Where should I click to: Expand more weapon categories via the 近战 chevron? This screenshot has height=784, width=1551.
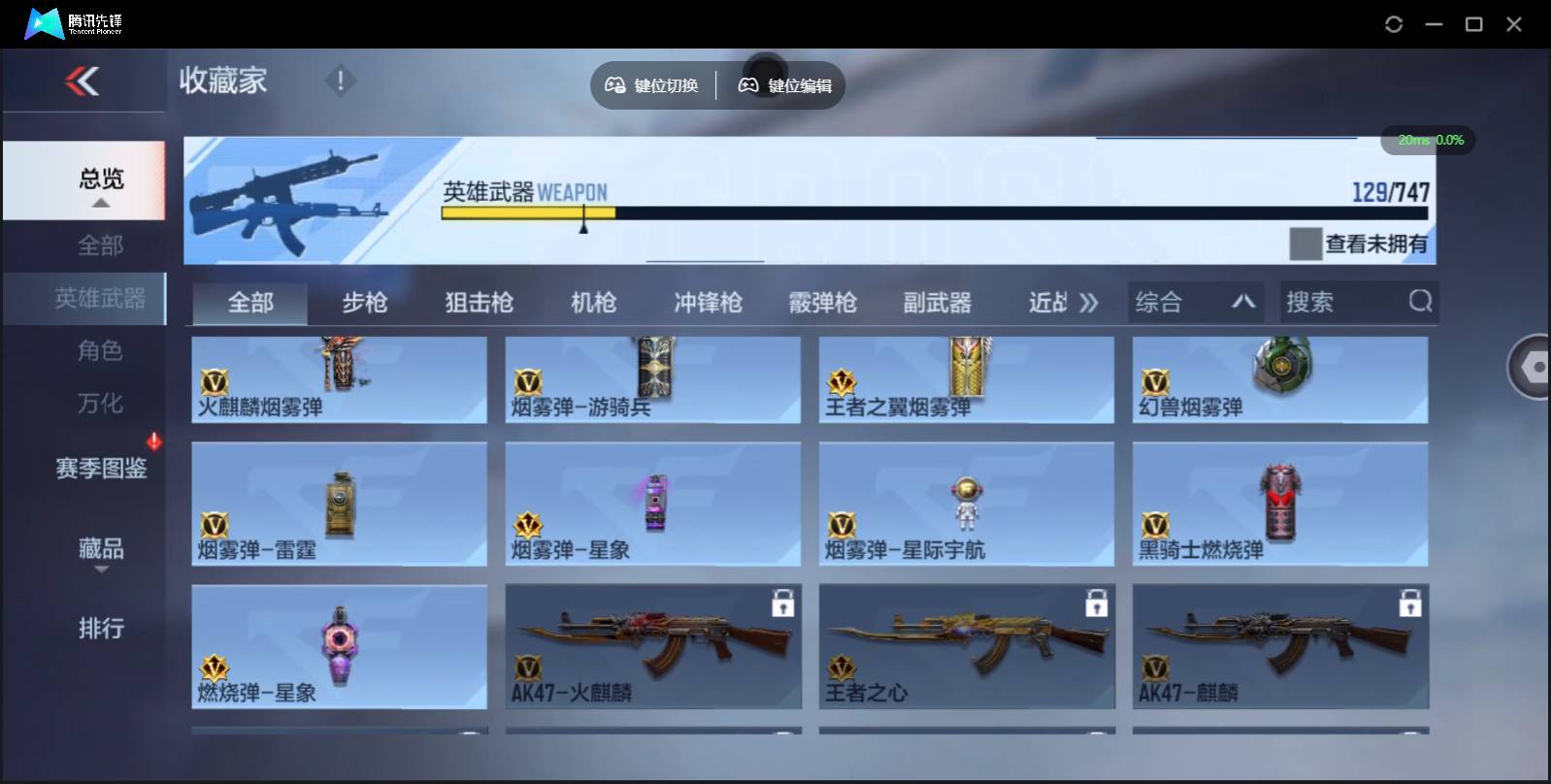click(1089, 302)
